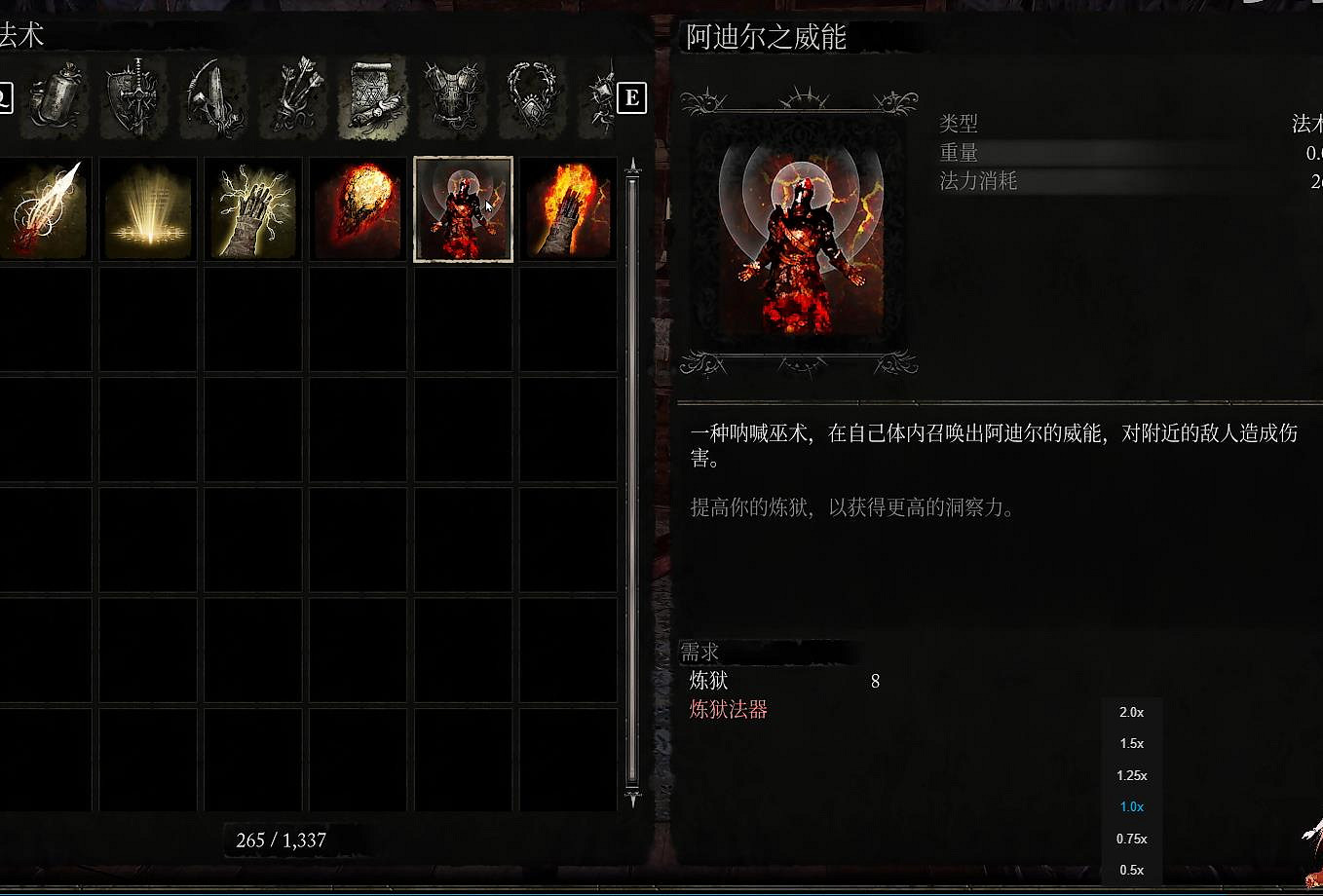1323x896 pixels.
Task: Select the flask consumables category icon
Action: [54, 97]
